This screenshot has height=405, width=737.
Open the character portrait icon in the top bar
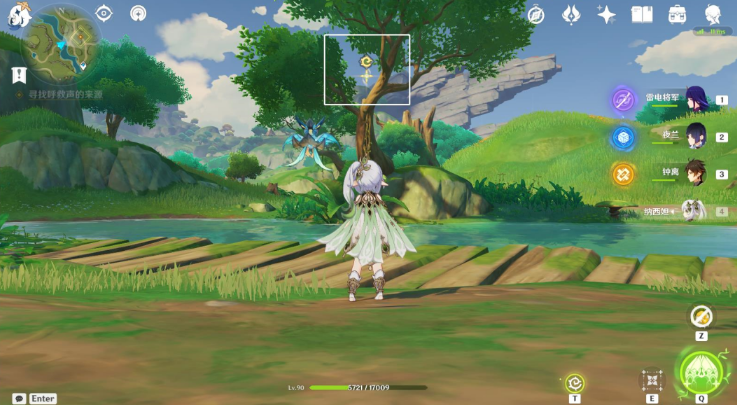click(713, 14)
